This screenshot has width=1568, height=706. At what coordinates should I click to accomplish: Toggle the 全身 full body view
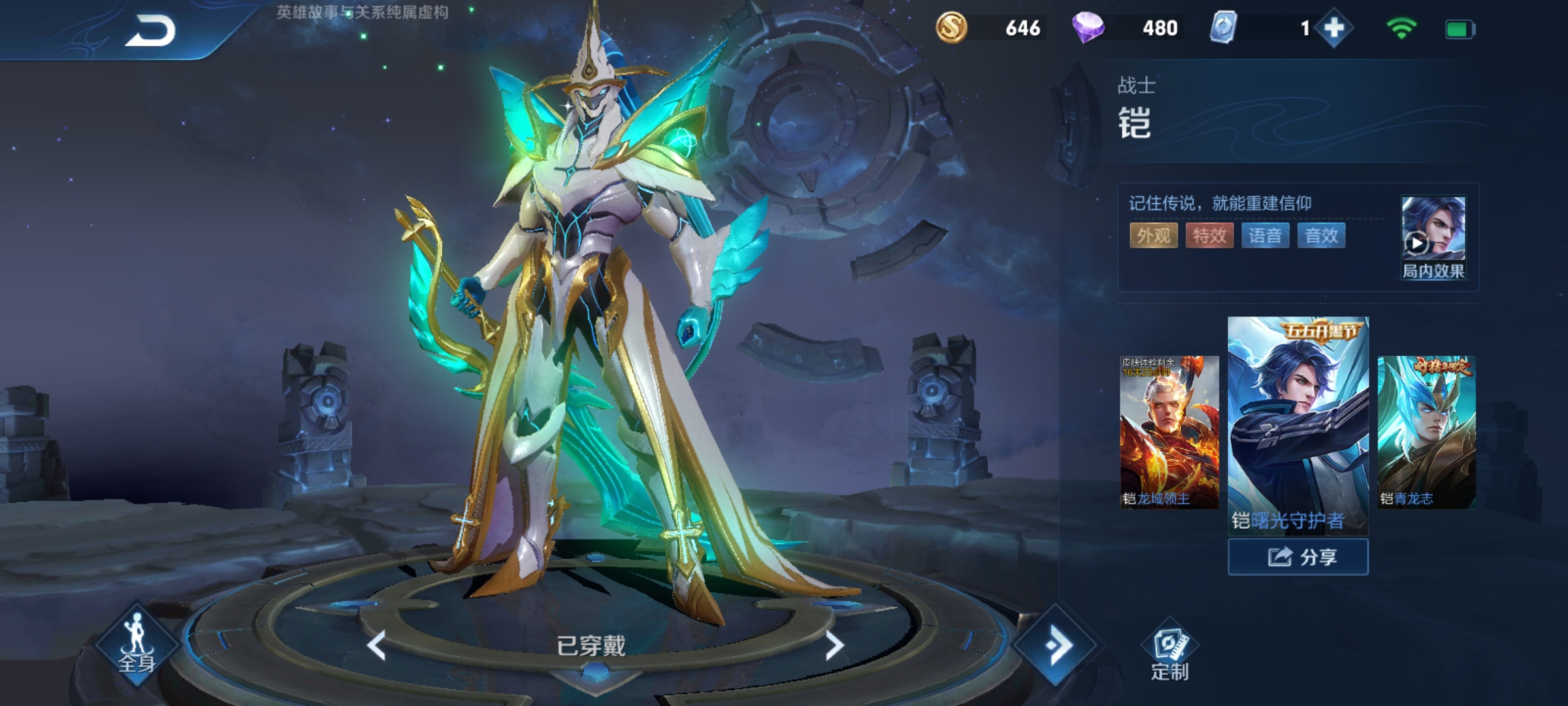pyautogui.click(x=137, y=645)
